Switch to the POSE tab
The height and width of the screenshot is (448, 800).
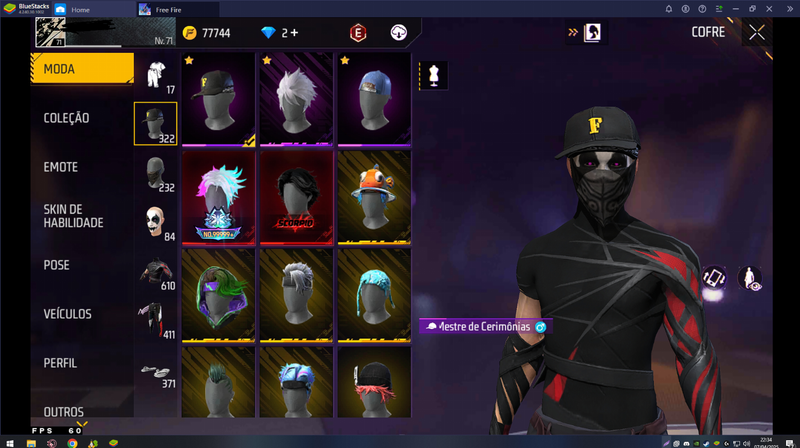coord(57,265)
